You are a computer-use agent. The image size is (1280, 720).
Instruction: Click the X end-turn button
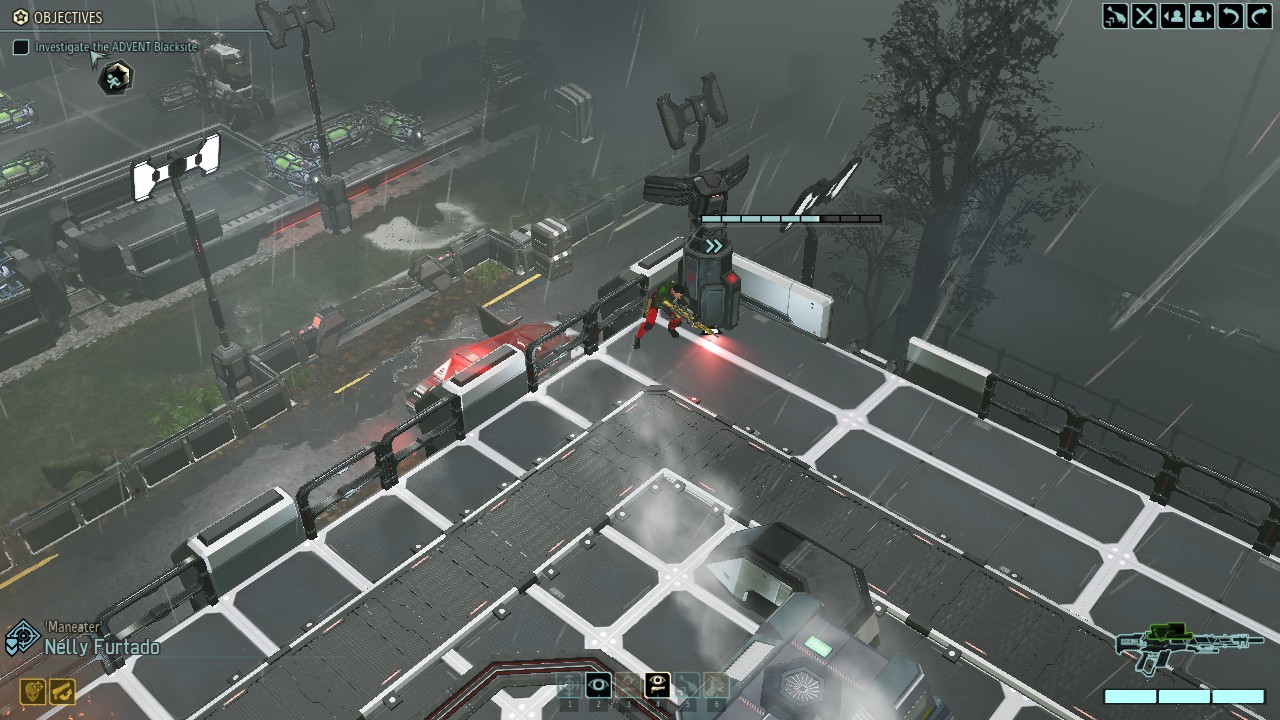coord(1145,16)
